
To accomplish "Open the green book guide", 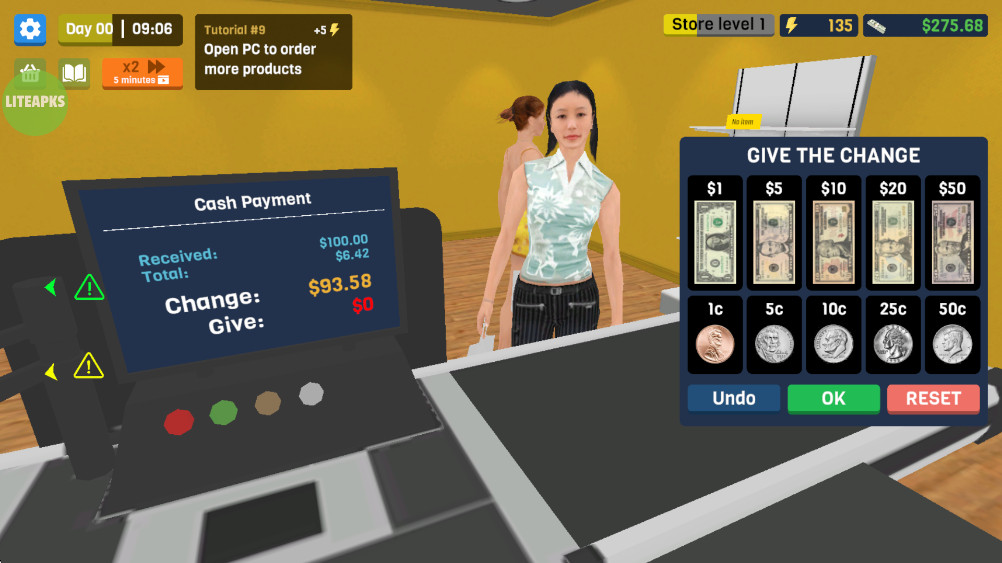I will point(74,72).
